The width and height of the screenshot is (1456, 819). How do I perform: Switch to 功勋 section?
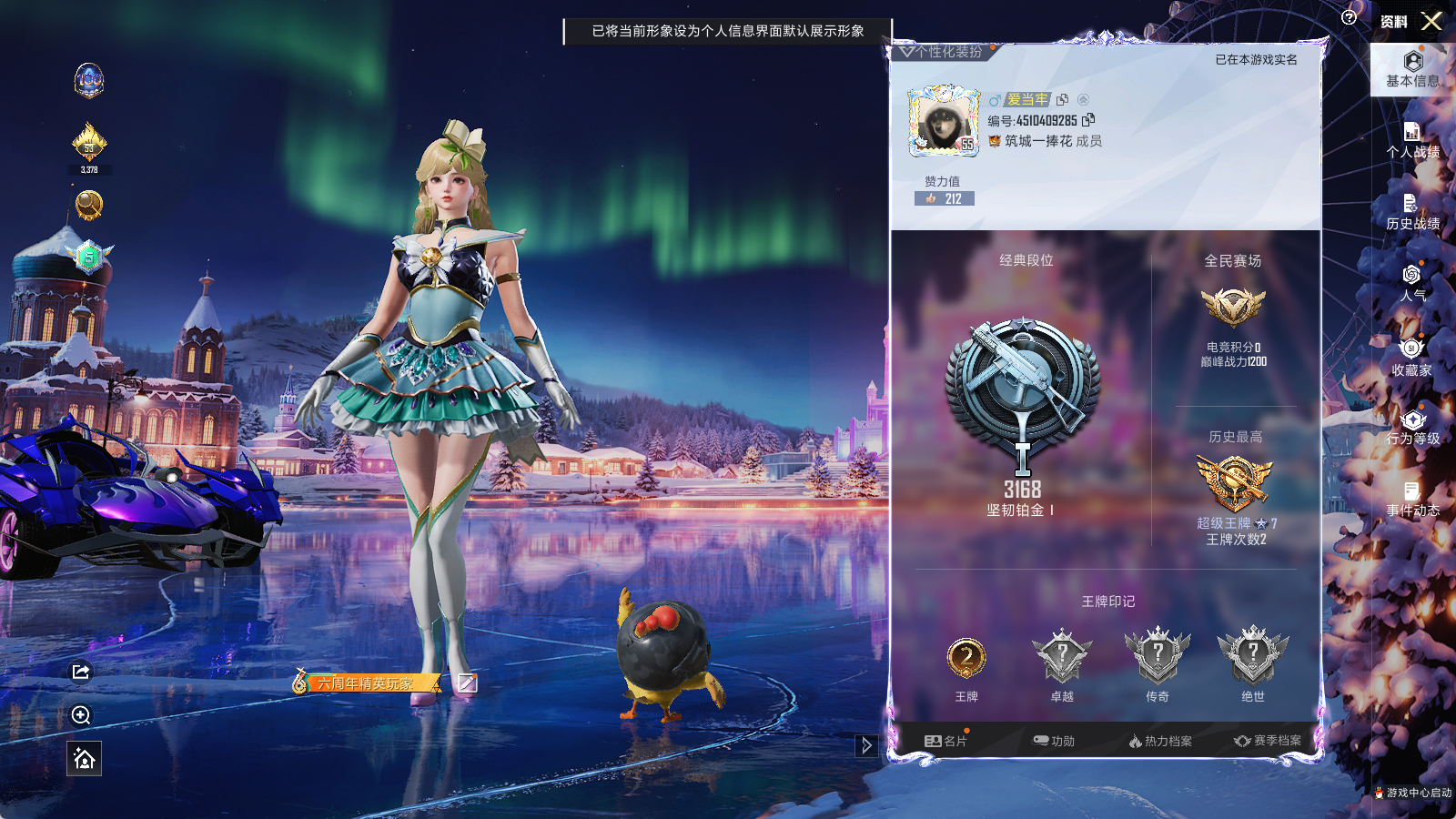click(1054, 741)
